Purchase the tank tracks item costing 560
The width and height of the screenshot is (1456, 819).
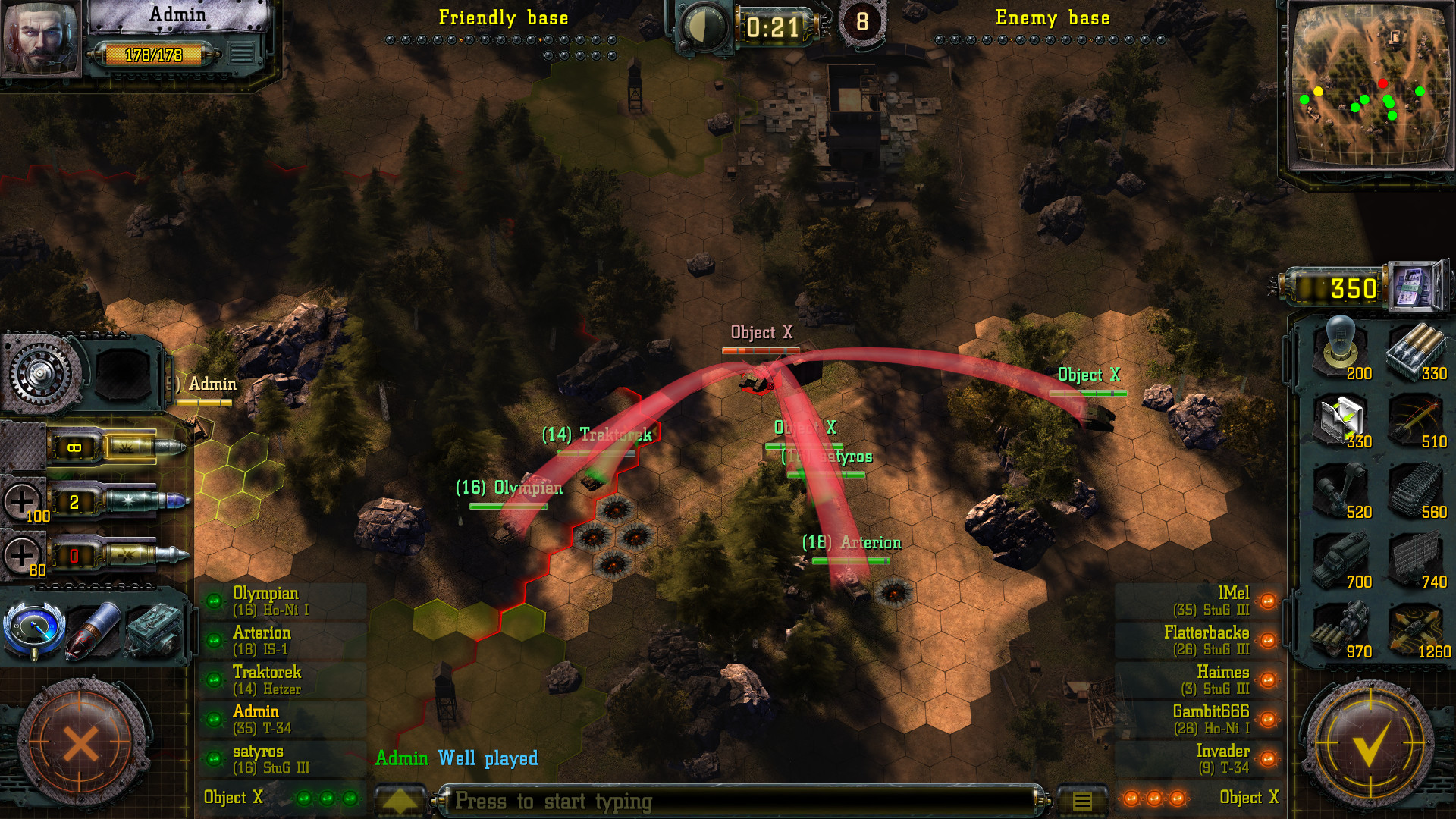pos(1417,489)
